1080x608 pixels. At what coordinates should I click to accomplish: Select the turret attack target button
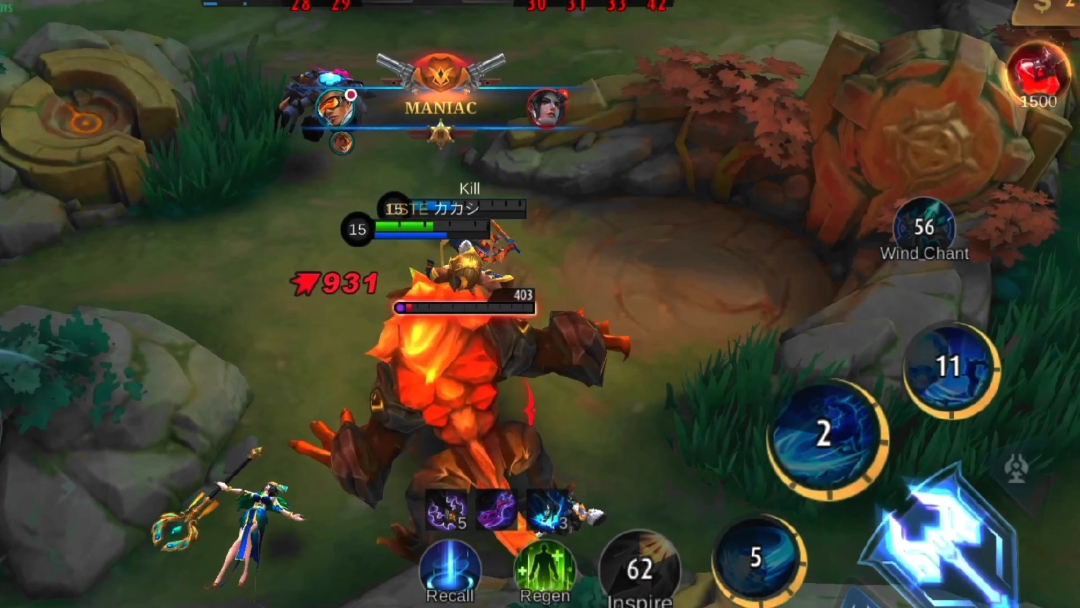click(x=1017, y=469)
